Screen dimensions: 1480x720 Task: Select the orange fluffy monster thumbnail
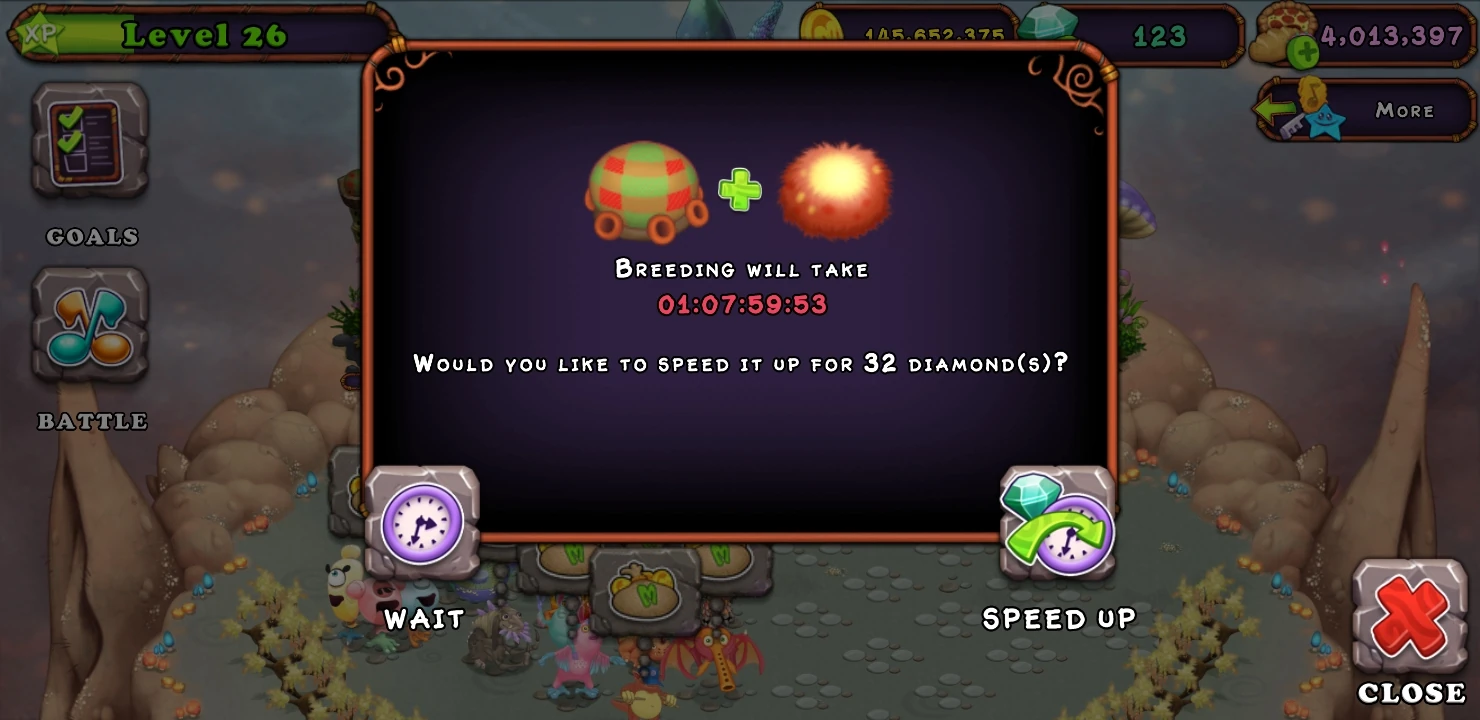coord(835,190)
